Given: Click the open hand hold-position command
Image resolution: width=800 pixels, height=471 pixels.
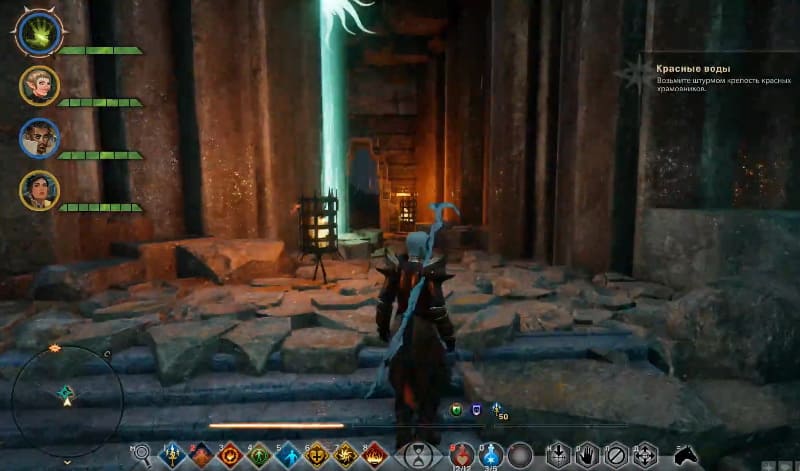Looking at the screenshot, I should pyautogui.click(x=588, y=455).
